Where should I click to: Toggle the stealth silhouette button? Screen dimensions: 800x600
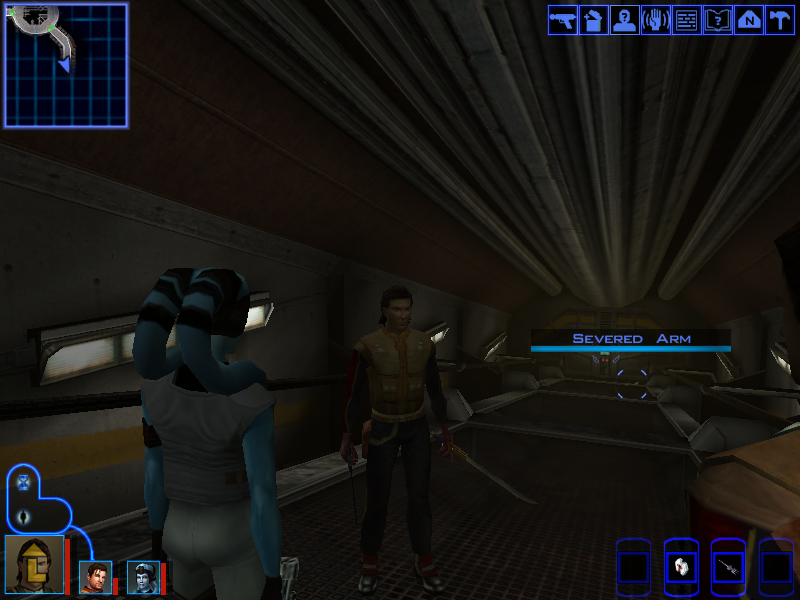point(24,517)
